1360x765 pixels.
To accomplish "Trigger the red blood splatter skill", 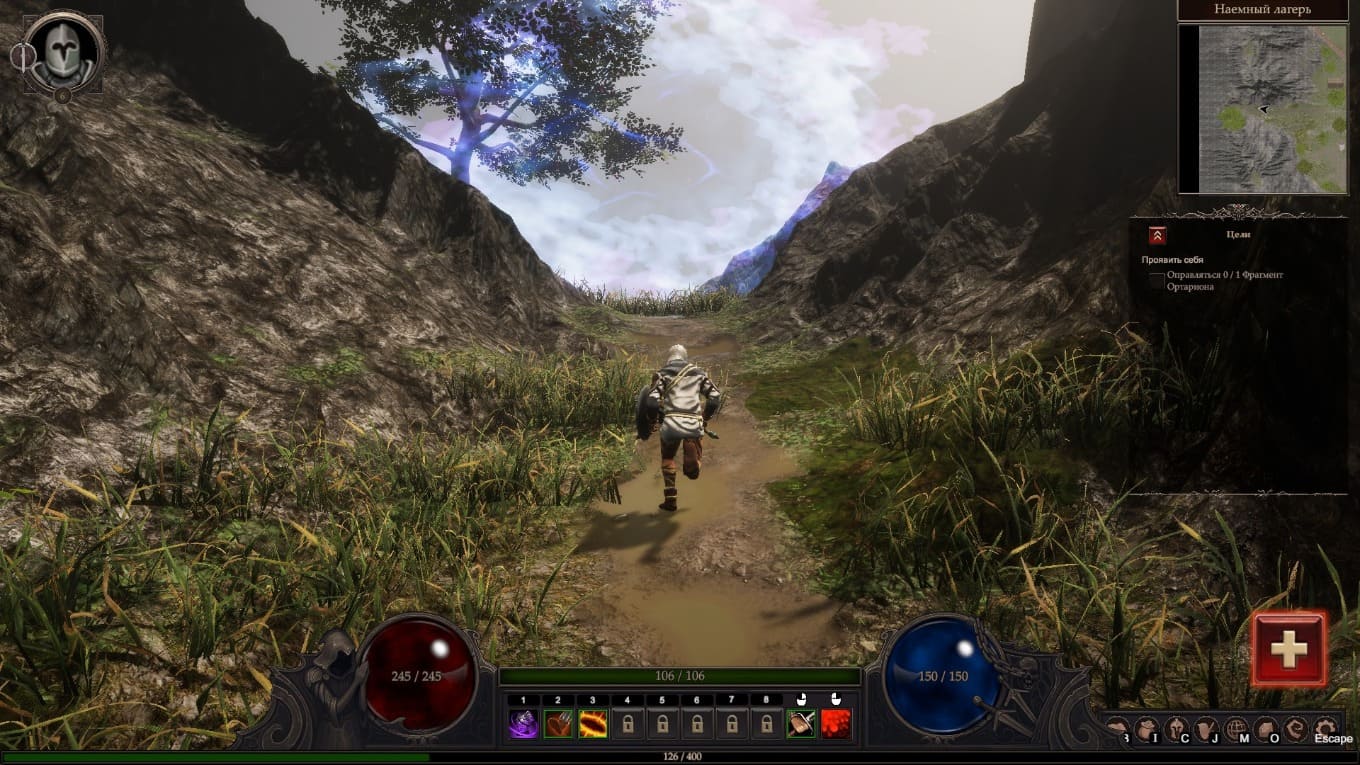I will (x=836, y=723).
